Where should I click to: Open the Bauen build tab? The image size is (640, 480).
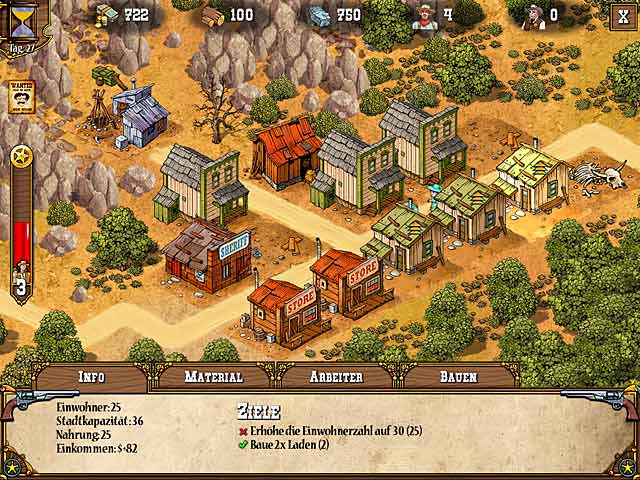click(459, 377)
